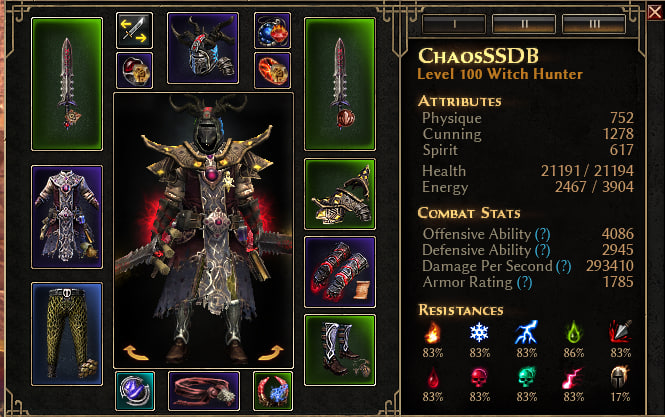Select the chest armor coat slot
Screen dimensions: 665x417
[67, 217]
